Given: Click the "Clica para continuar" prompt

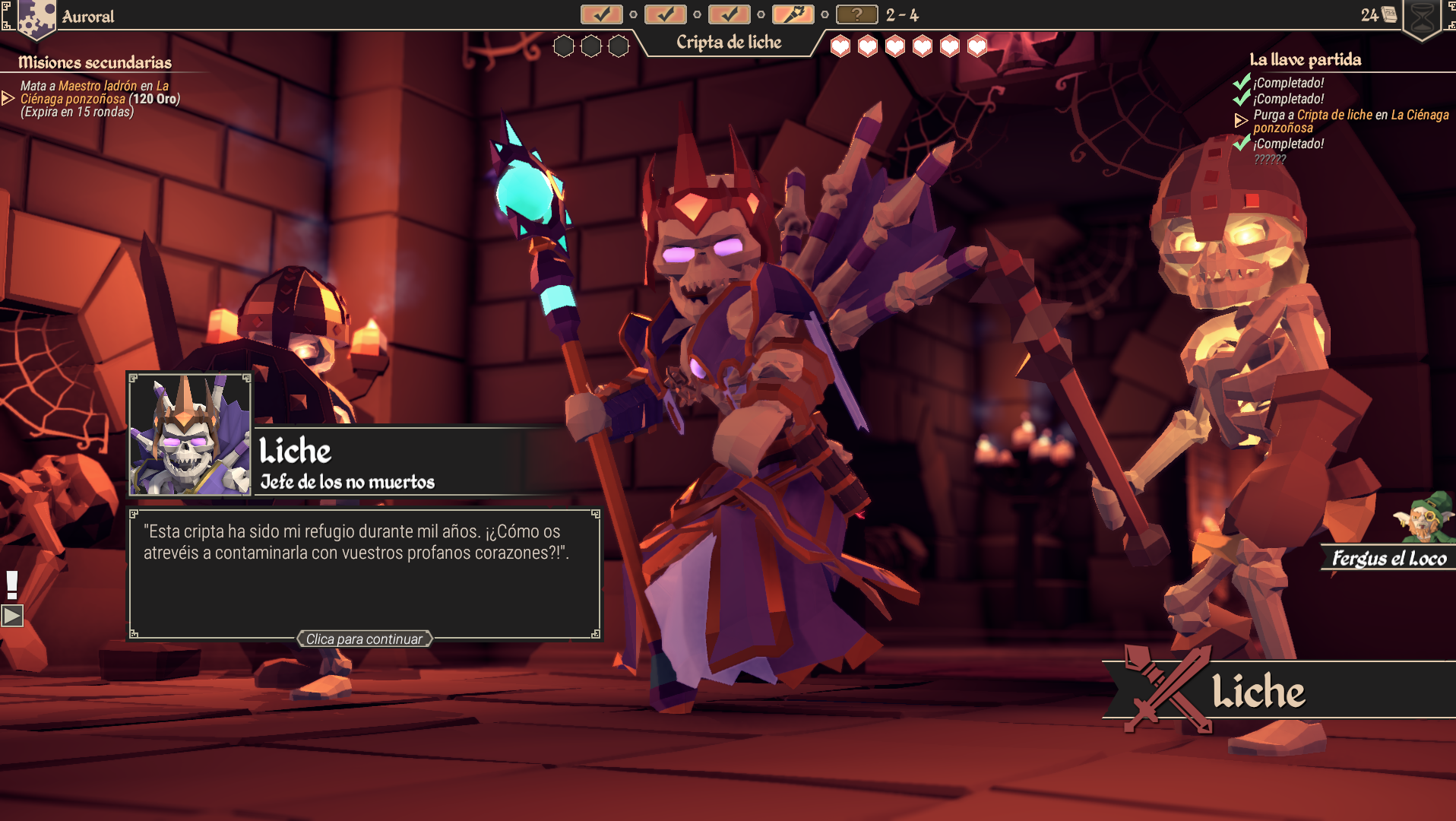Looking at the screenshot, I should click(364, 639).
